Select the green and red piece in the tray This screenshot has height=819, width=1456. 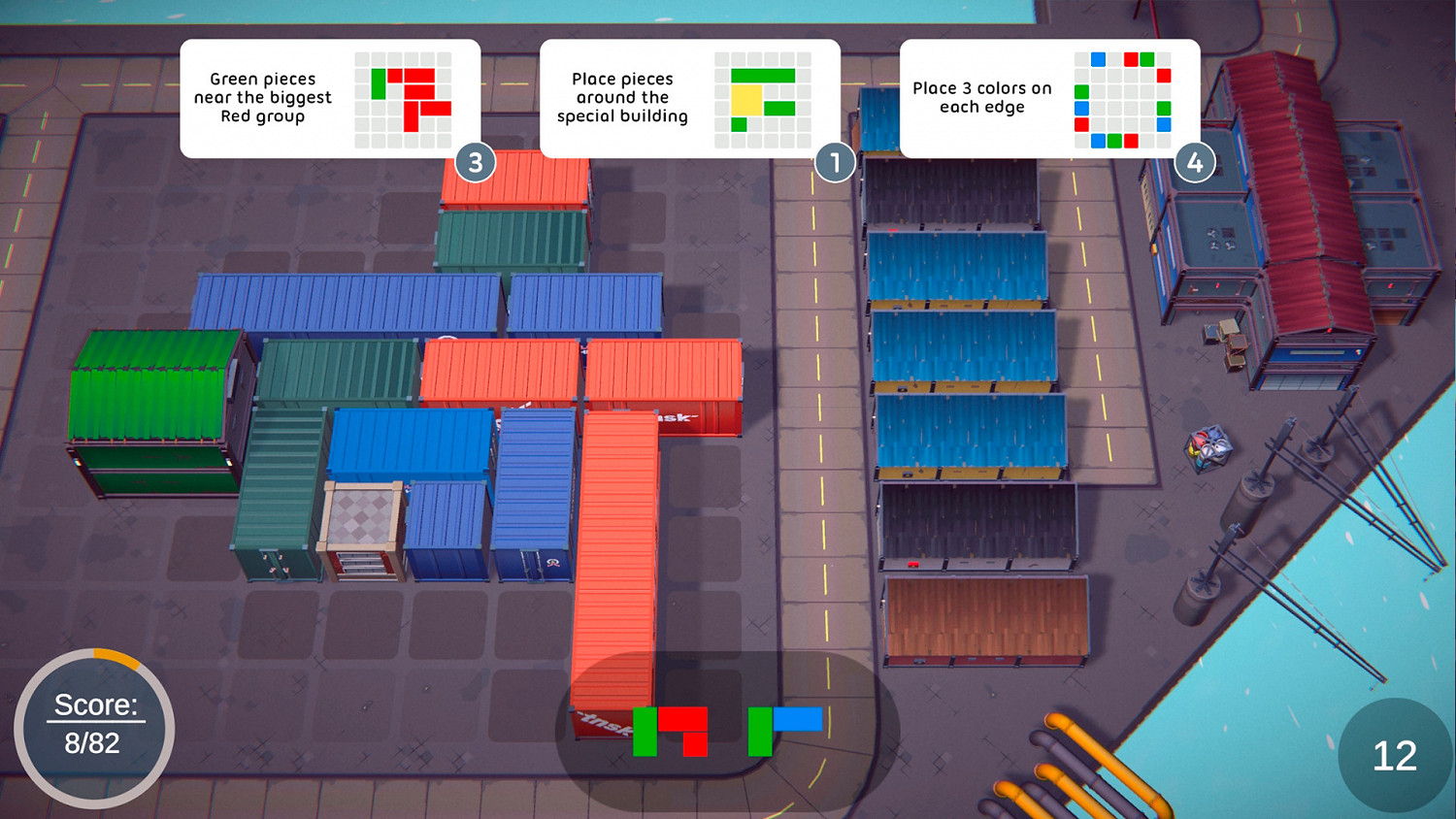pos(670,733)
